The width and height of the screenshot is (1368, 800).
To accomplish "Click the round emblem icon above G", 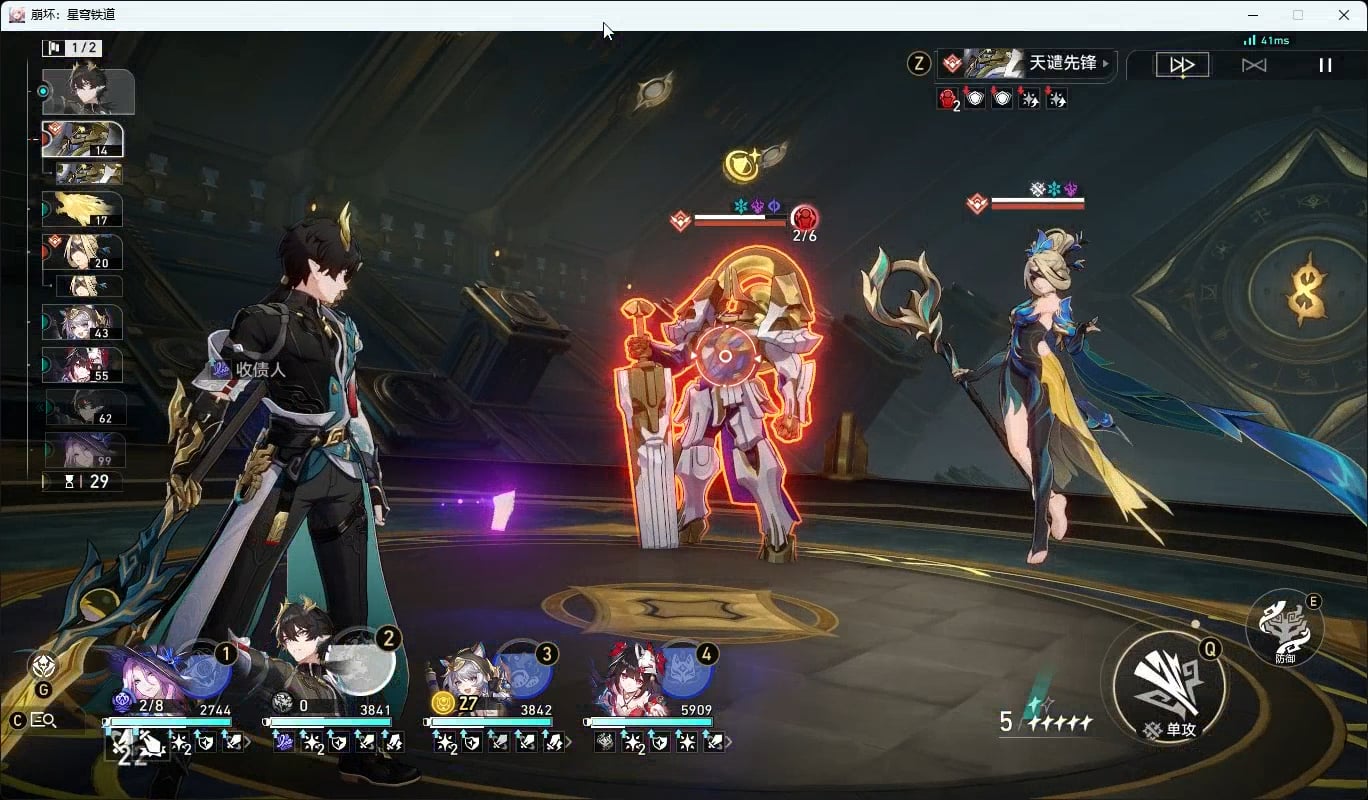I will point(43,665).
